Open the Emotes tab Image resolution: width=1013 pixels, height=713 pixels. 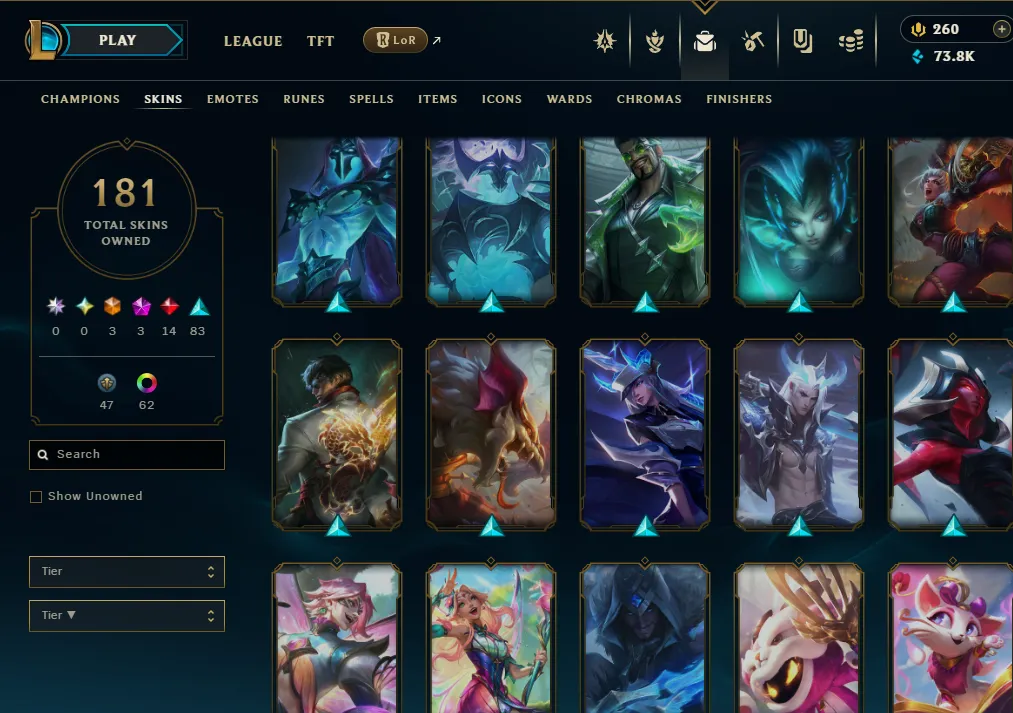233,99
